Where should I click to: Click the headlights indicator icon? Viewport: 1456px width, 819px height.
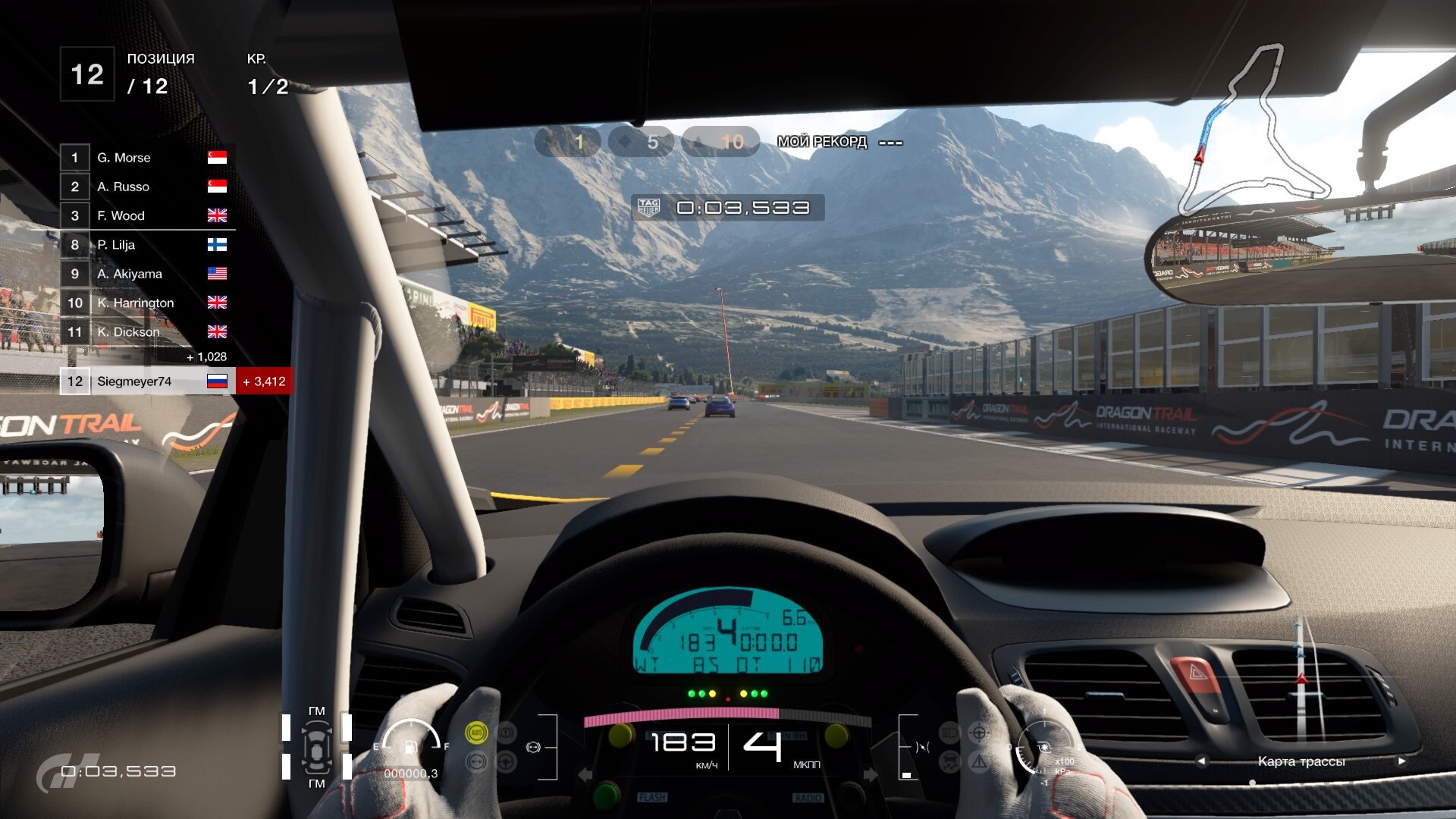[949, 733]
